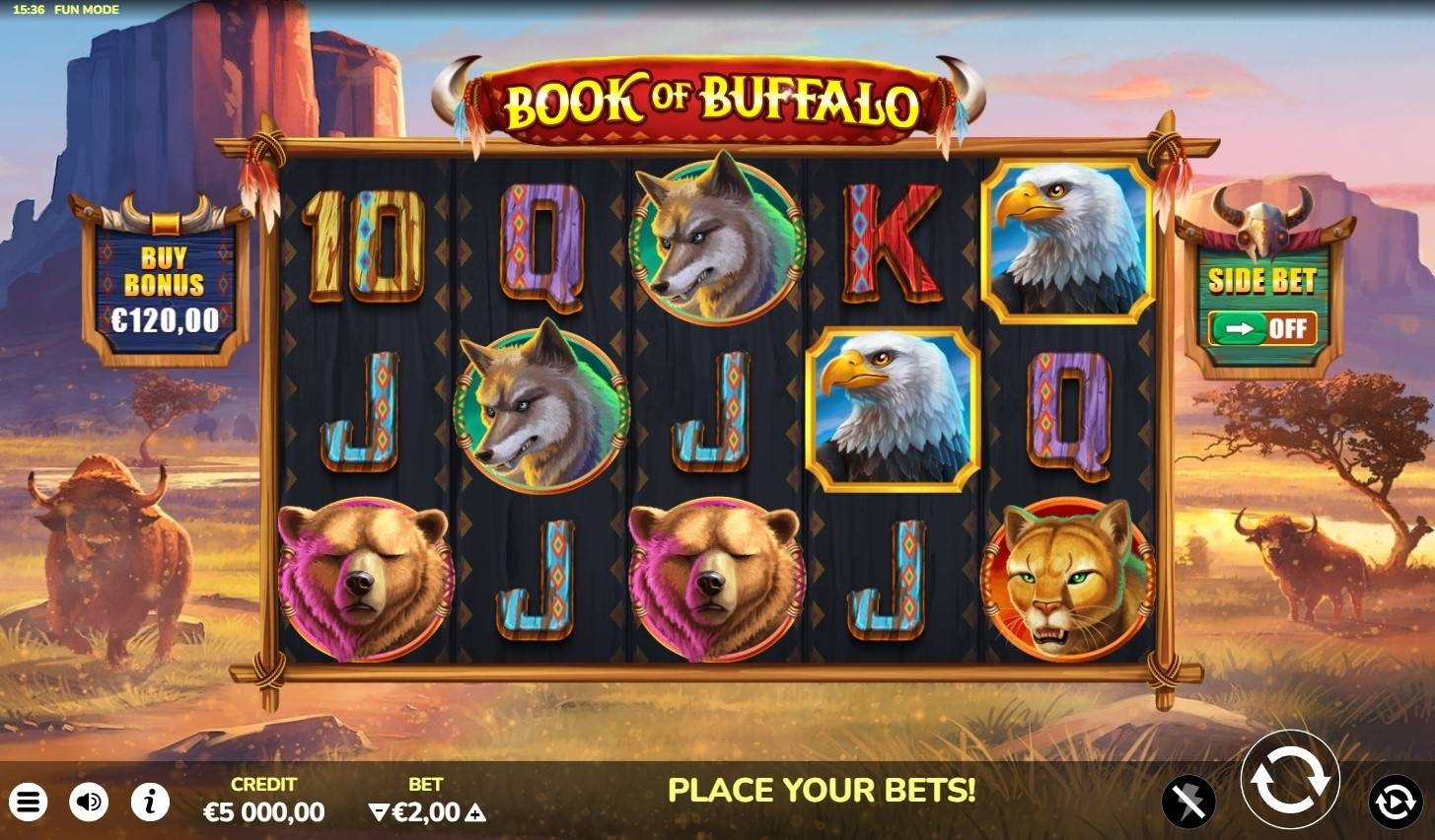Increase the bet amount

pyautogui.click(x=474, y=813)
